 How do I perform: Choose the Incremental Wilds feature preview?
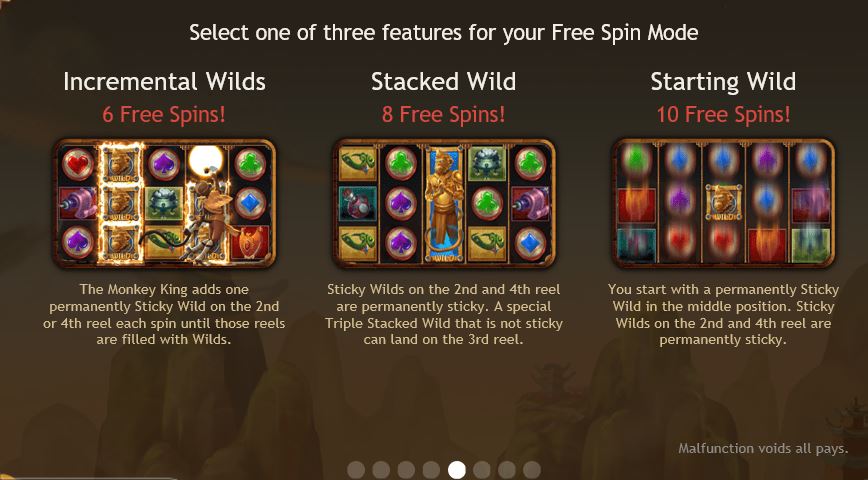[164, 205]
